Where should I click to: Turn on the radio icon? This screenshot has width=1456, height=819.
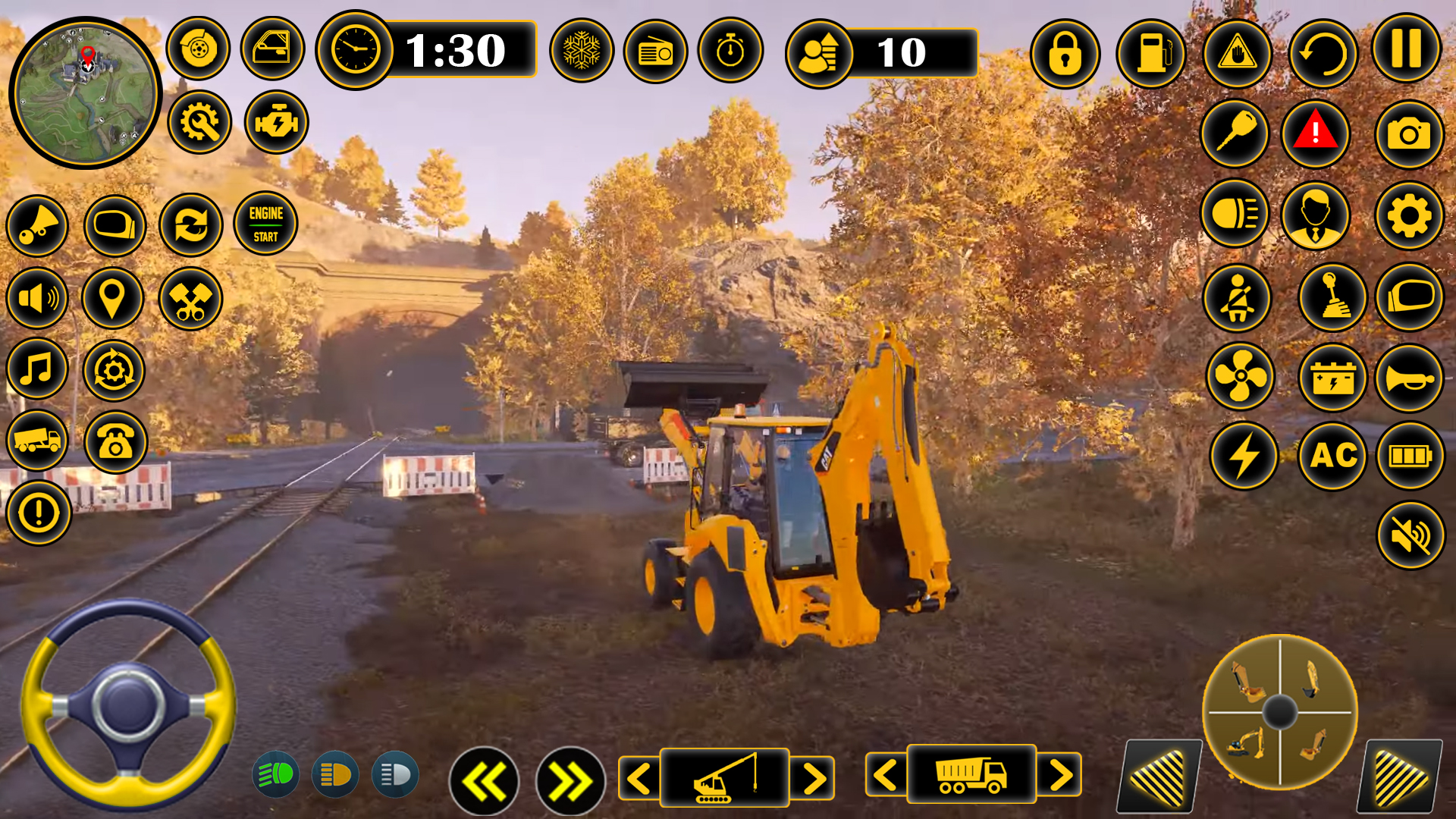coord(655,52)
